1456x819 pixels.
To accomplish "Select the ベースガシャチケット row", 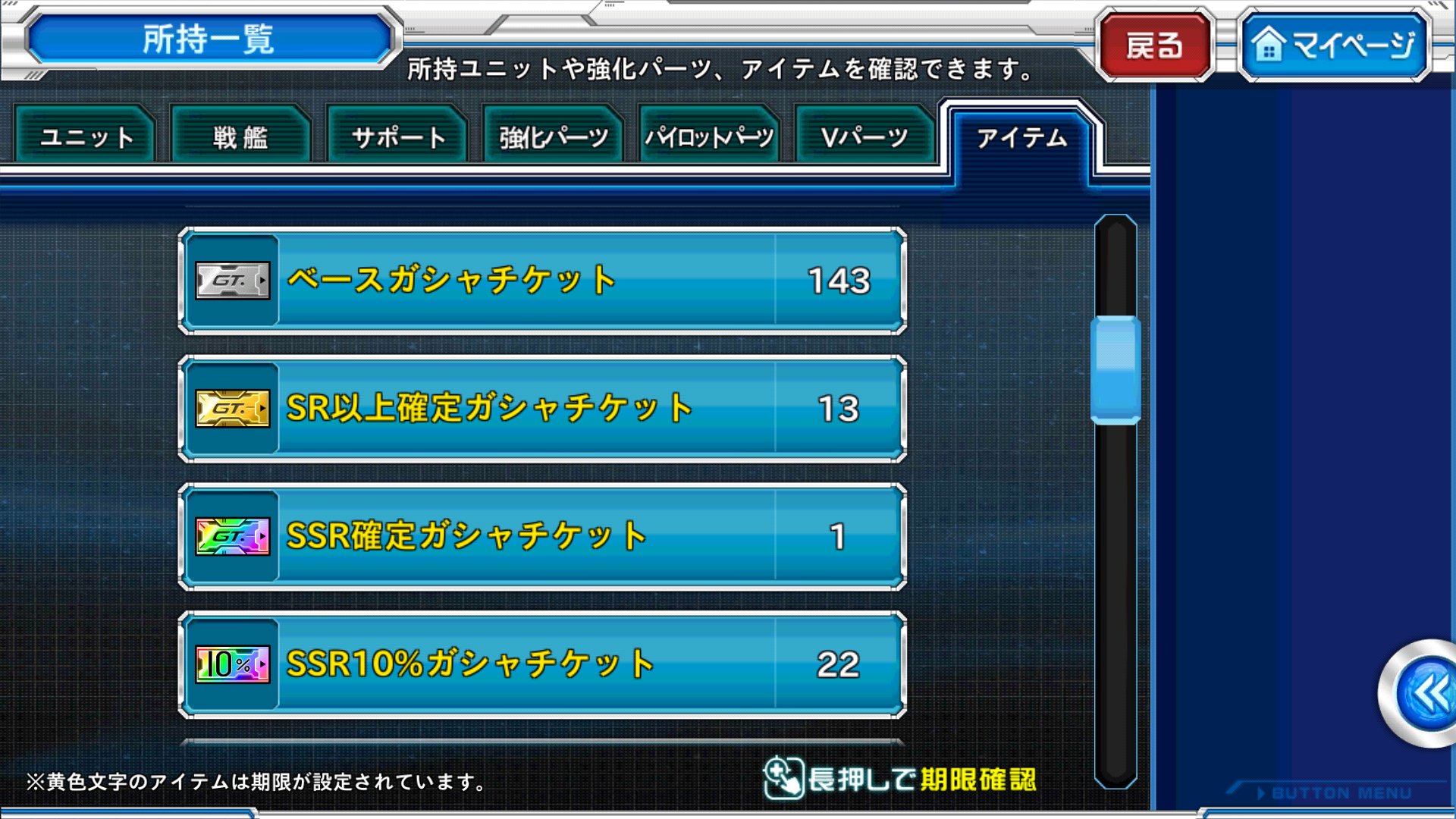I will pyautogui.click(x=542, y=281).
